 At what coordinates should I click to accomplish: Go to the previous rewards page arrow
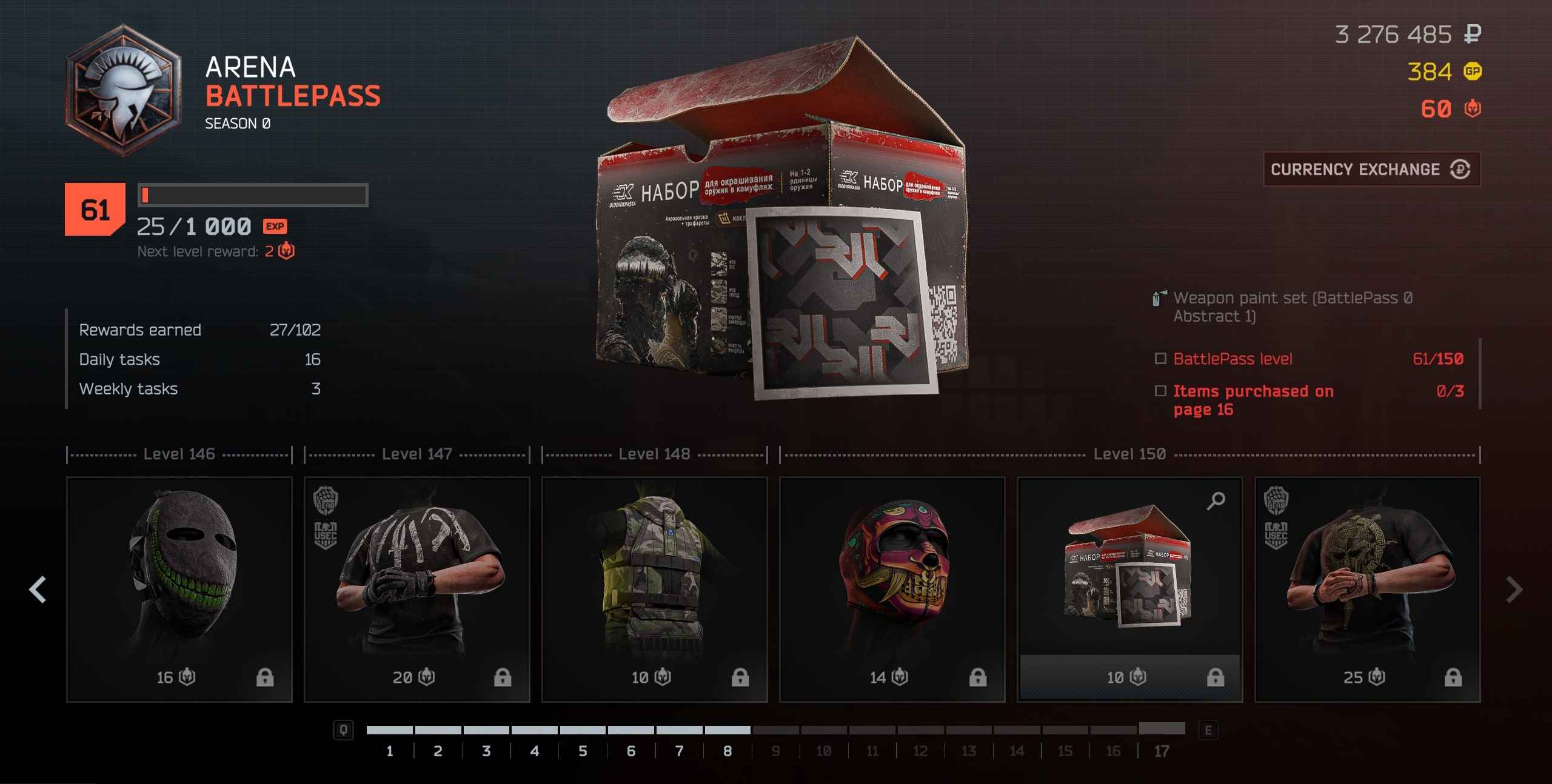point(38,590)
